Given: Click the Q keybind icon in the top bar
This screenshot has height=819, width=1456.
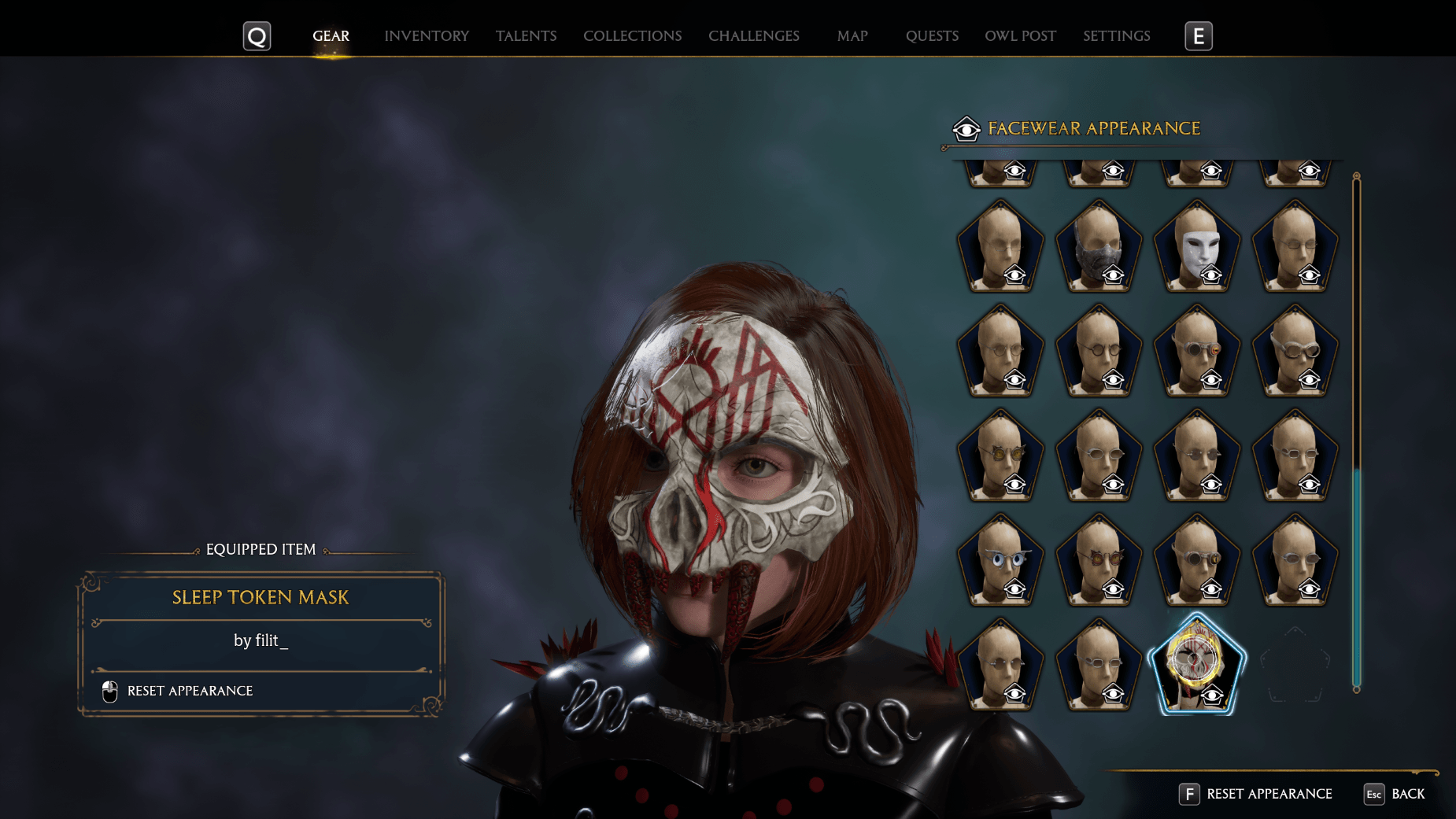Looking at the screenshot, I should [x=256, y=35].
